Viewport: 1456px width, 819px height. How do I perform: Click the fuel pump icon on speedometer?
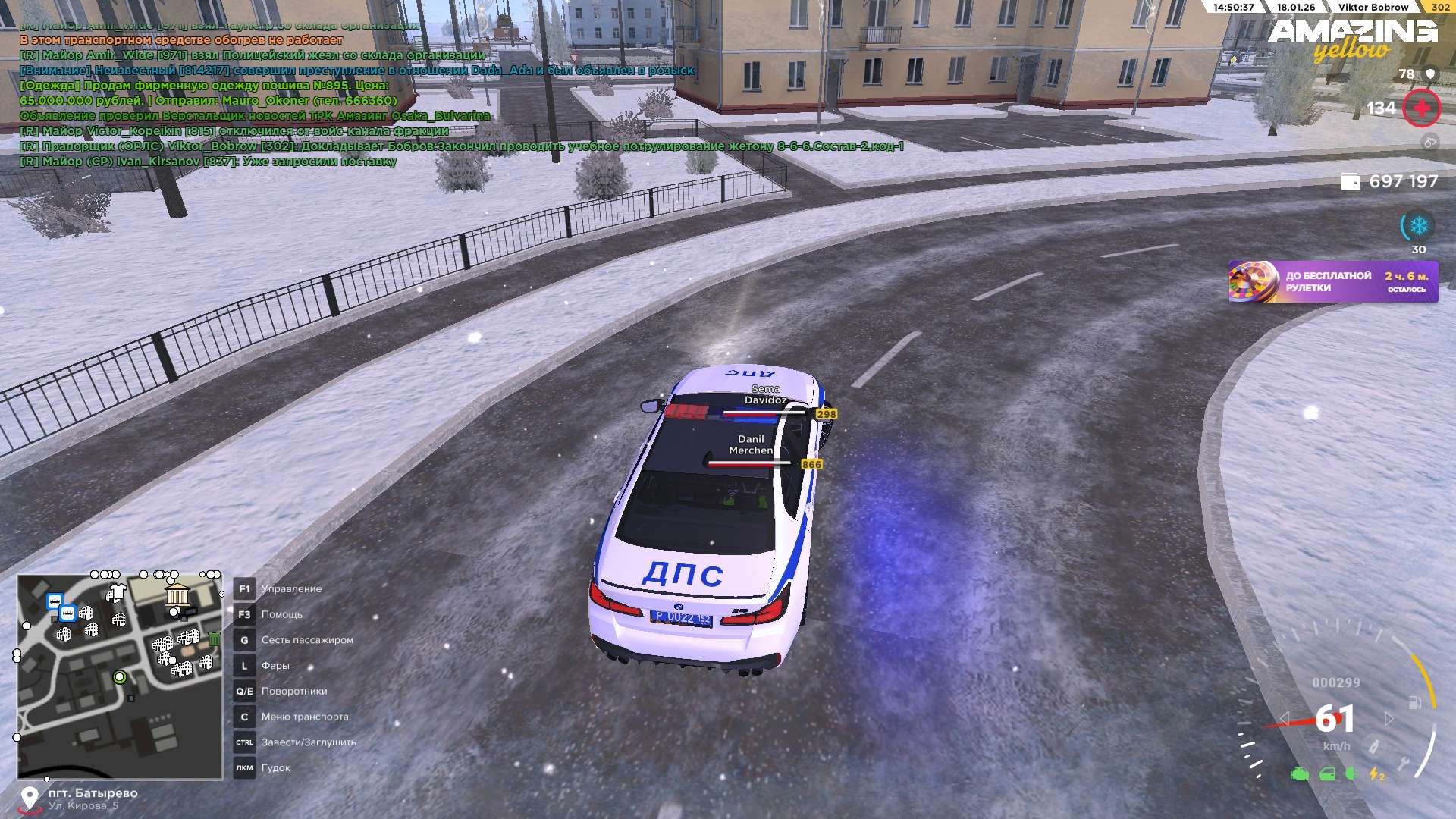[x=1414, y=702]
